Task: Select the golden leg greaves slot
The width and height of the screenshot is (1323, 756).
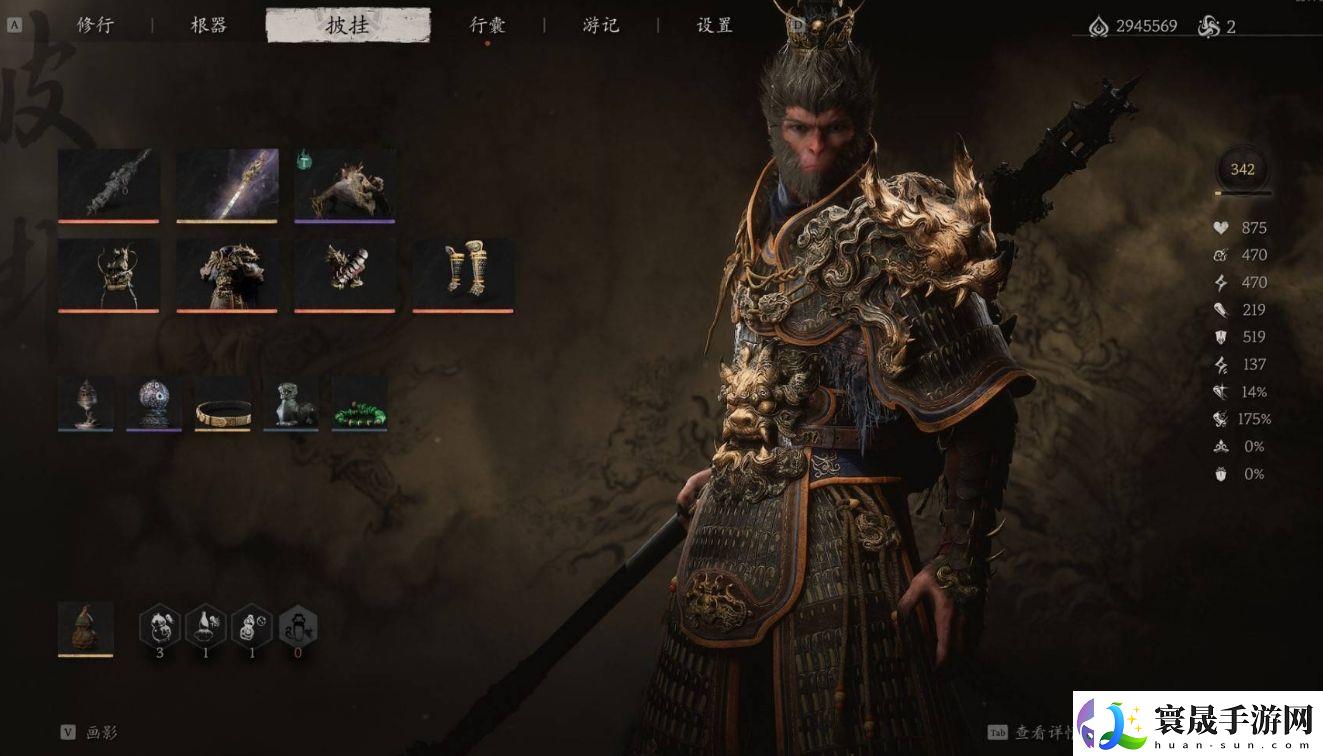Action: click(x=463, y=274)
